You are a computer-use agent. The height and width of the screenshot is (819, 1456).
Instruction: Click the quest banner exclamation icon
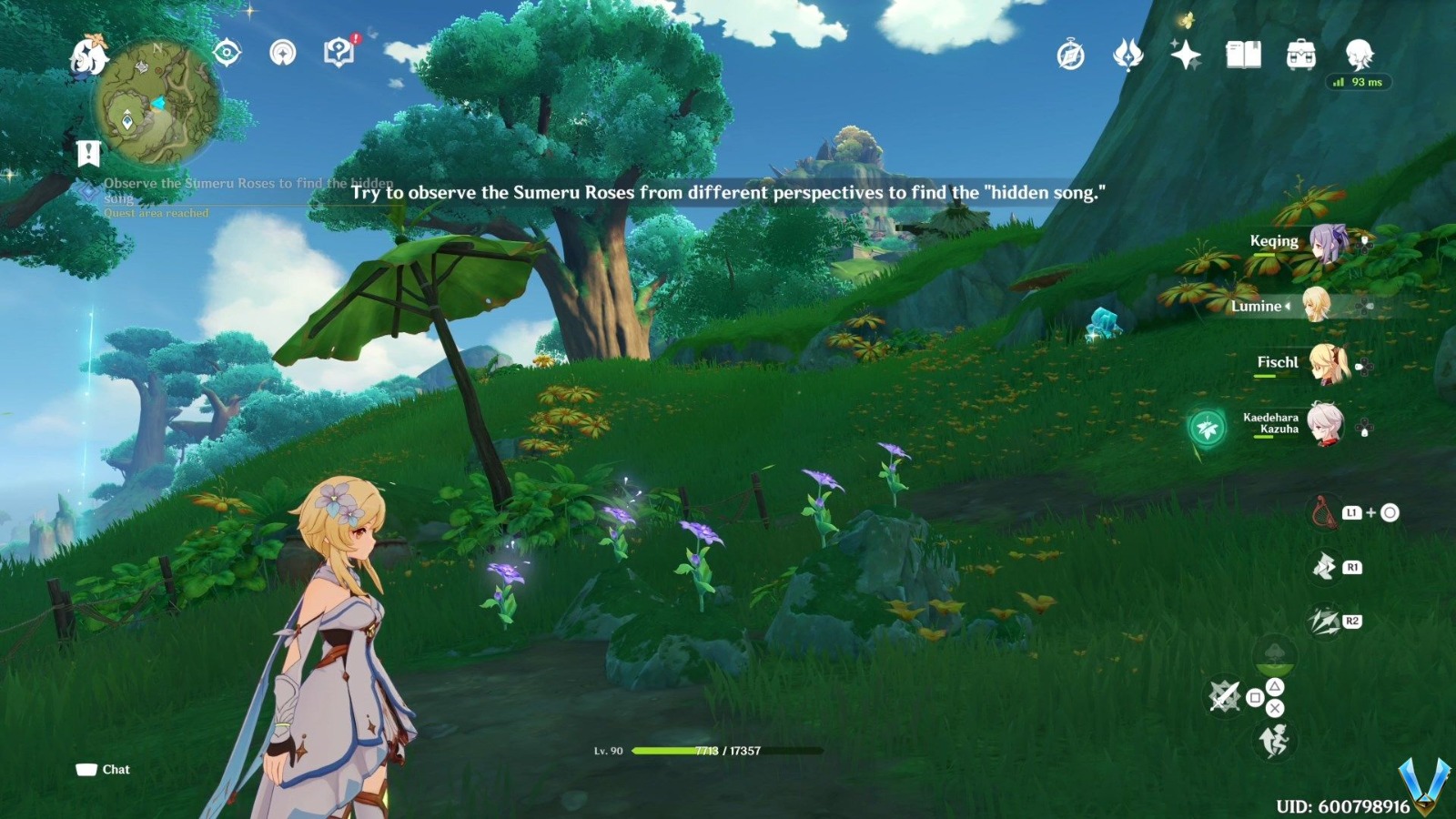88,154
